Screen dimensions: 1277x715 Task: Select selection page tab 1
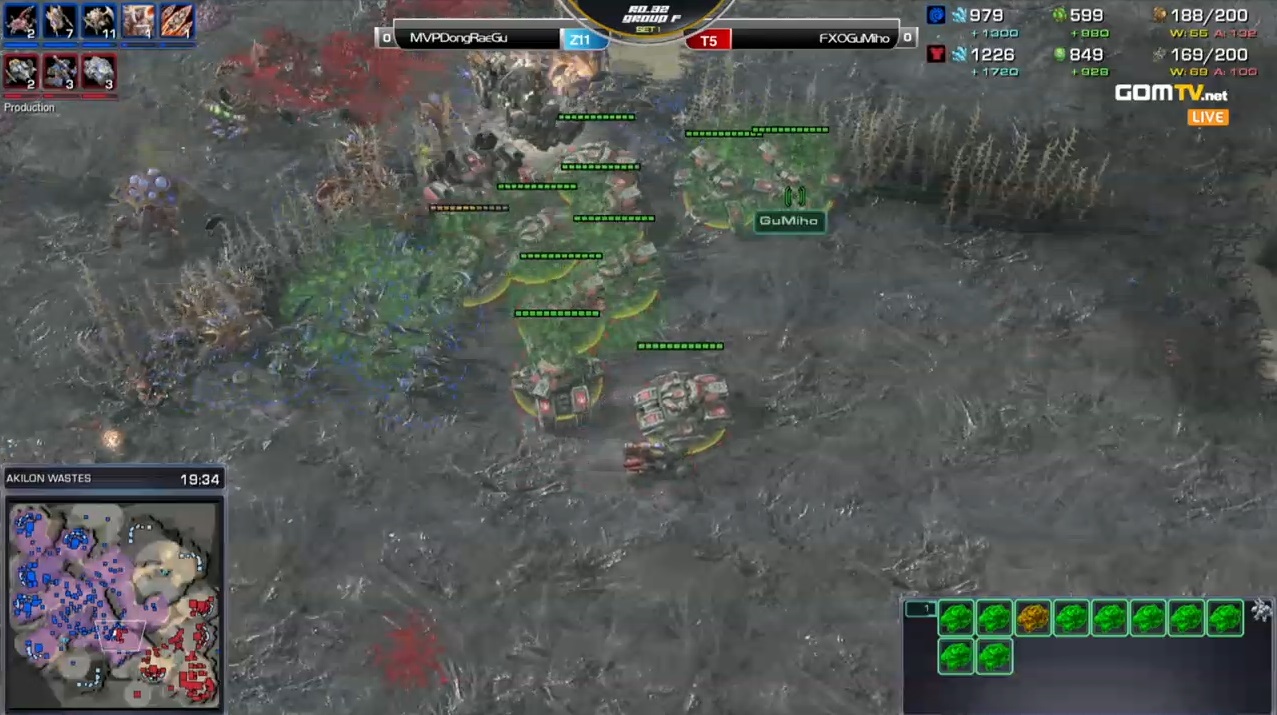coord(920,608)
